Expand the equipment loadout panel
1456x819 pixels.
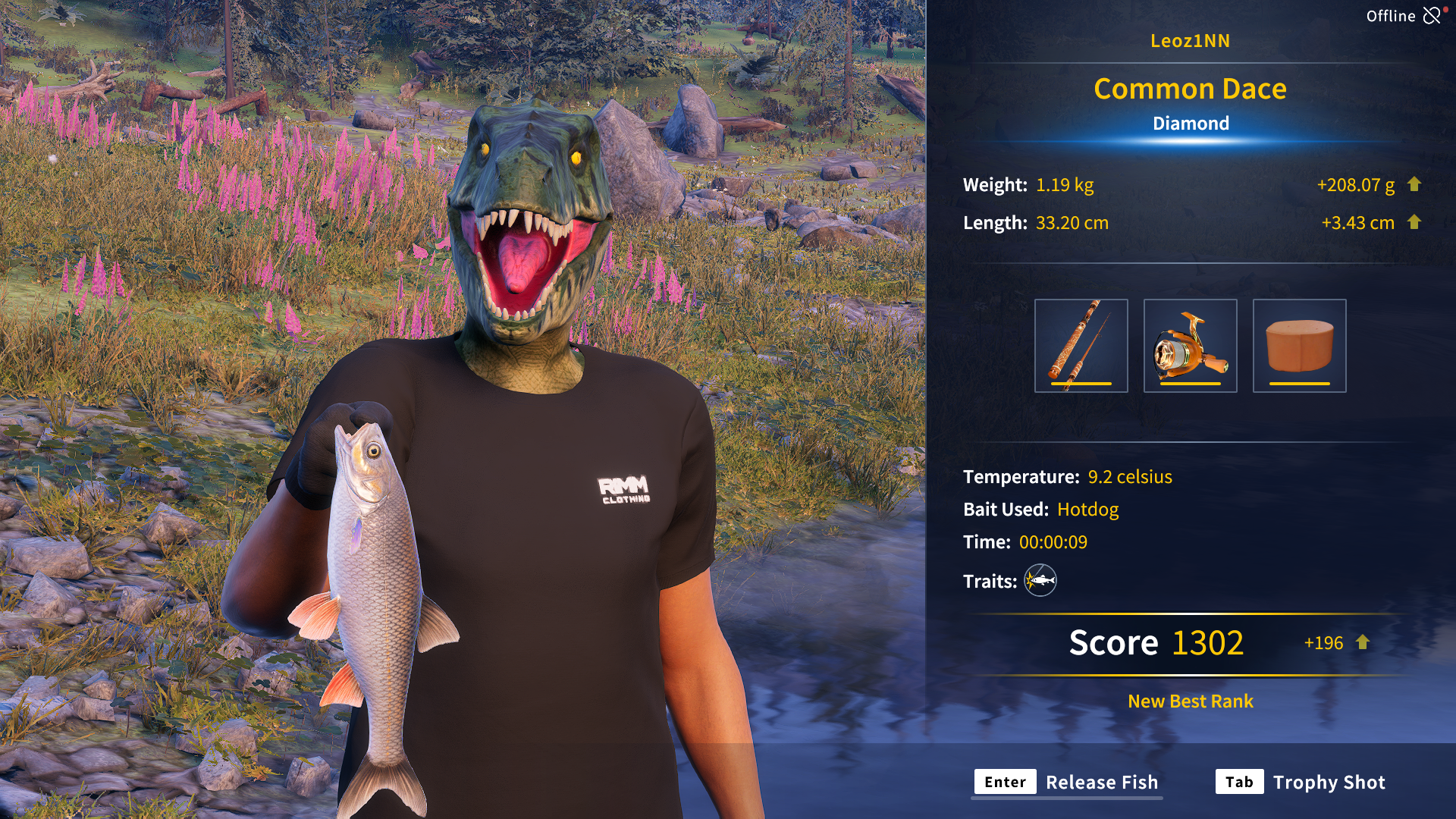(x=1189, y=345)
